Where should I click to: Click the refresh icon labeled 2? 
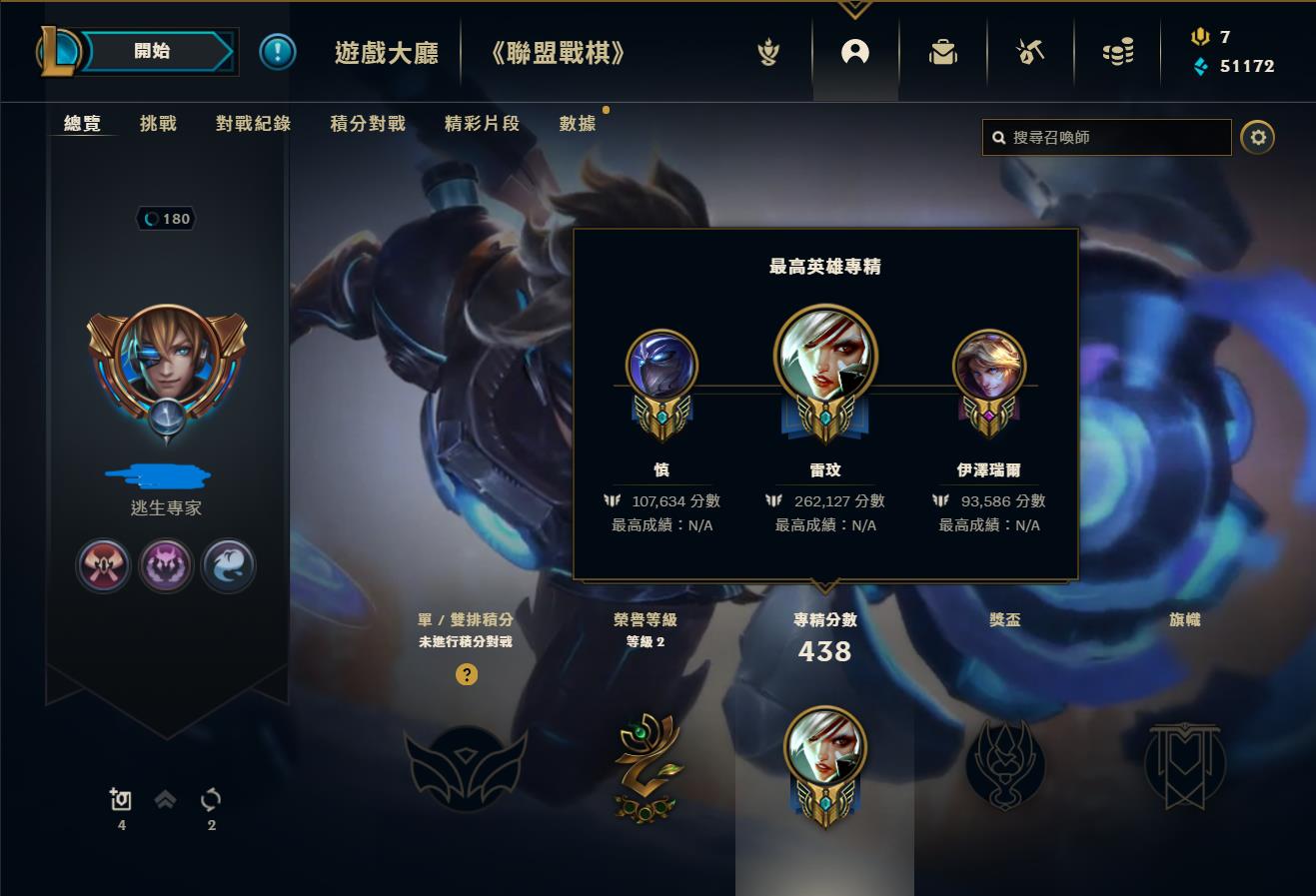[210, 799]
